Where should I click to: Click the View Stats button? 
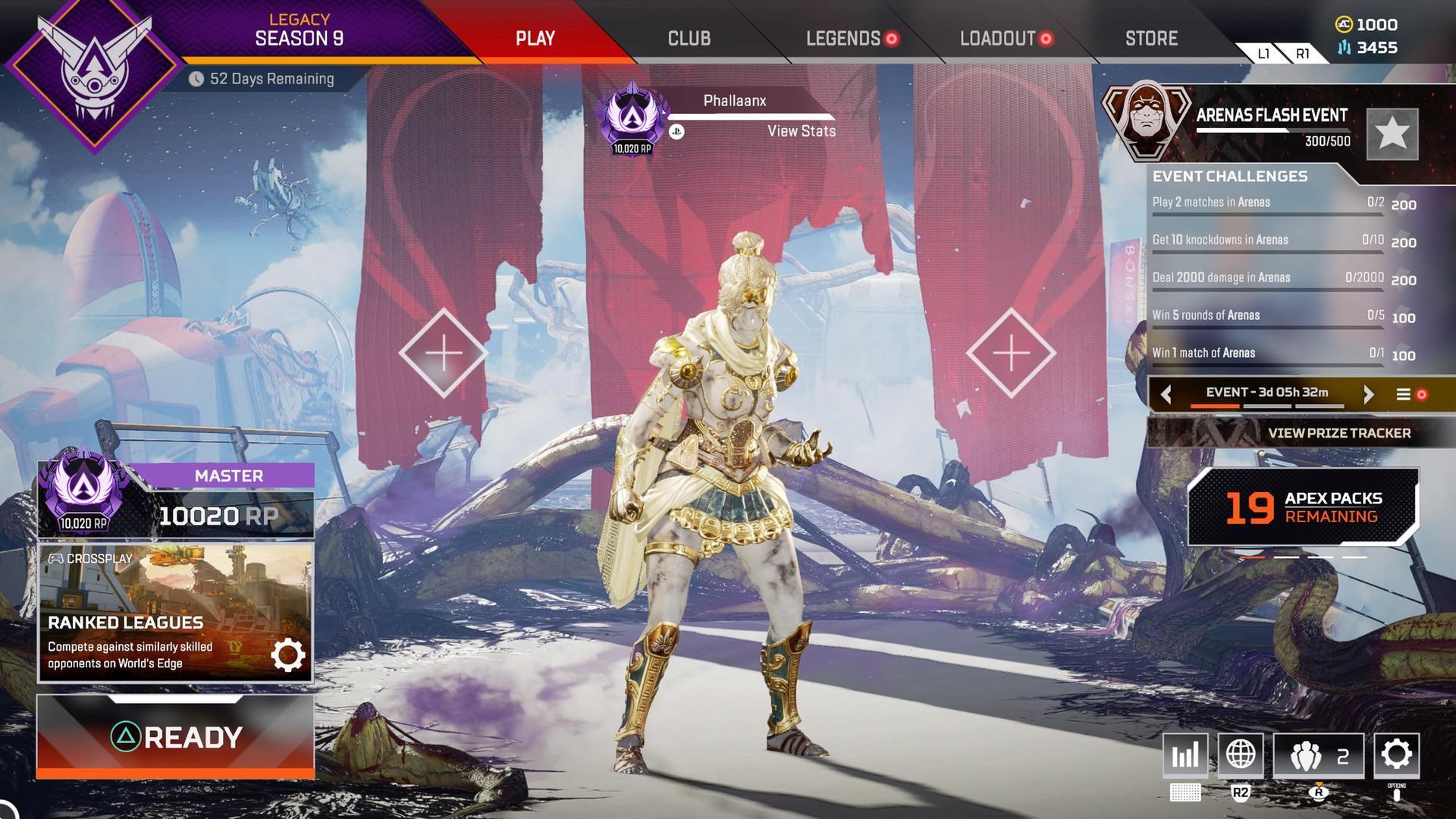801,131
